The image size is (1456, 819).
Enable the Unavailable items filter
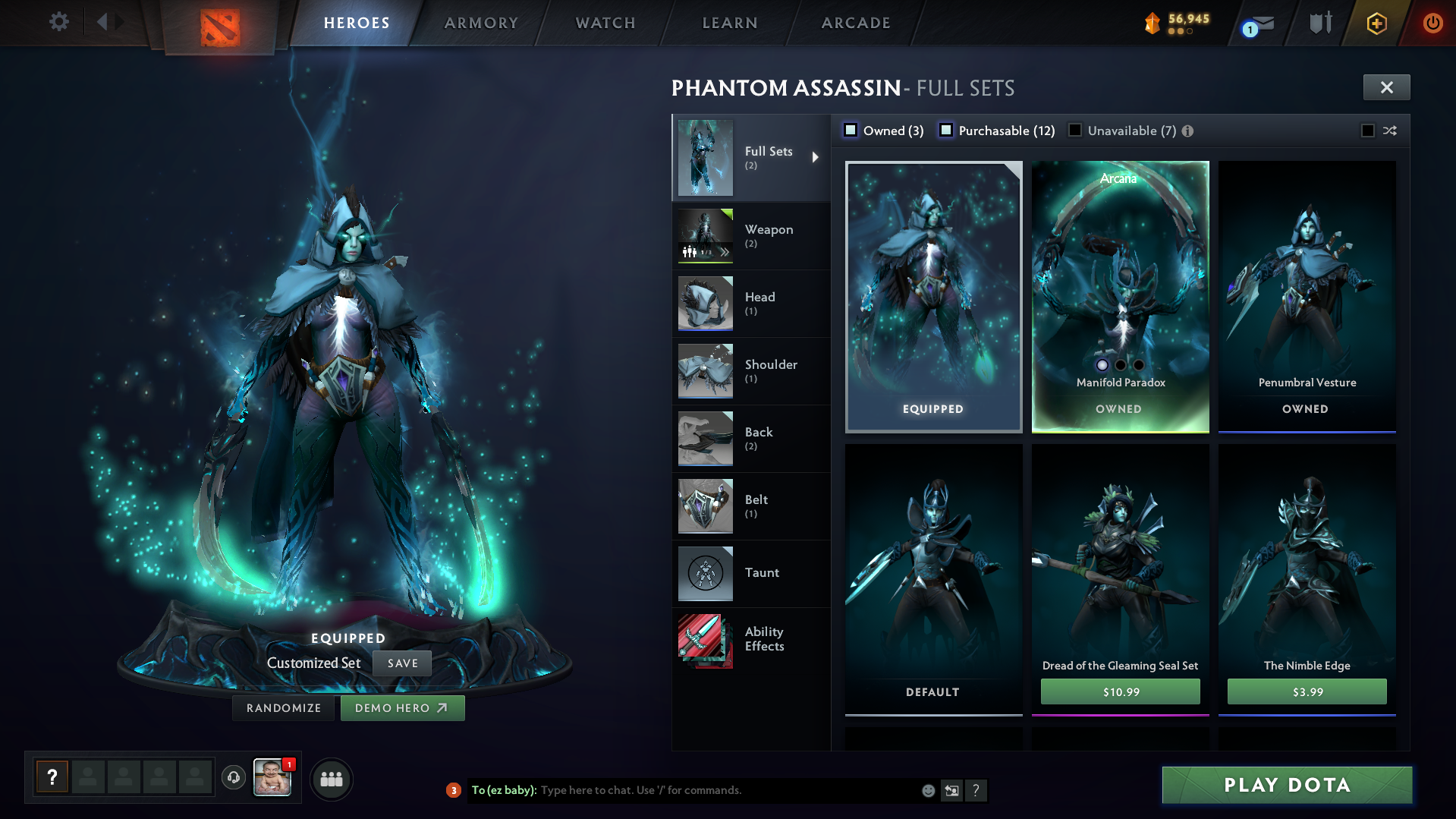1075,131
